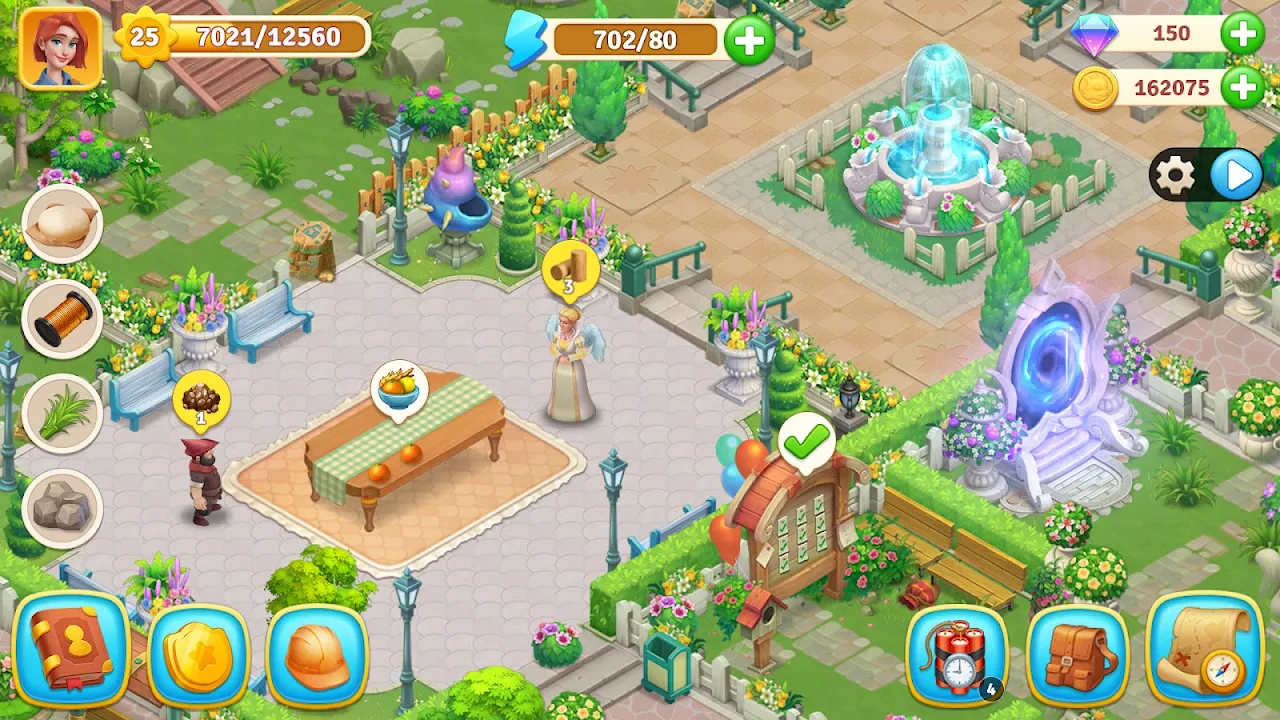Claim the green checkmark on the order board
1280x720 pixels.
pyautogui.click(x=807, y=440)
